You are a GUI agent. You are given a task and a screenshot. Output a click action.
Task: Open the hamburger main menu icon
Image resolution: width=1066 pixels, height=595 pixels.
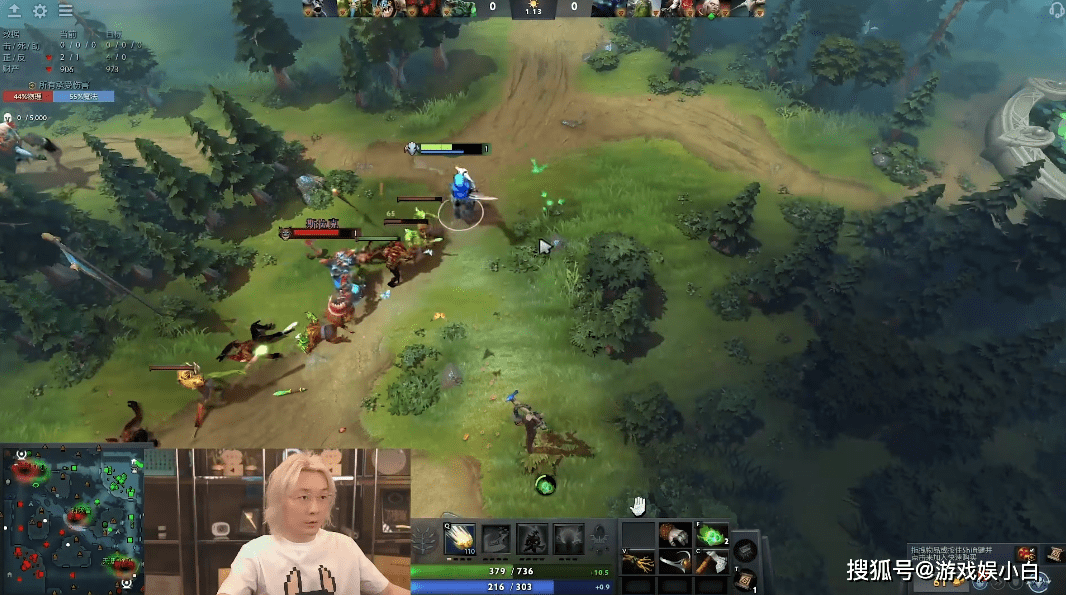65,11
